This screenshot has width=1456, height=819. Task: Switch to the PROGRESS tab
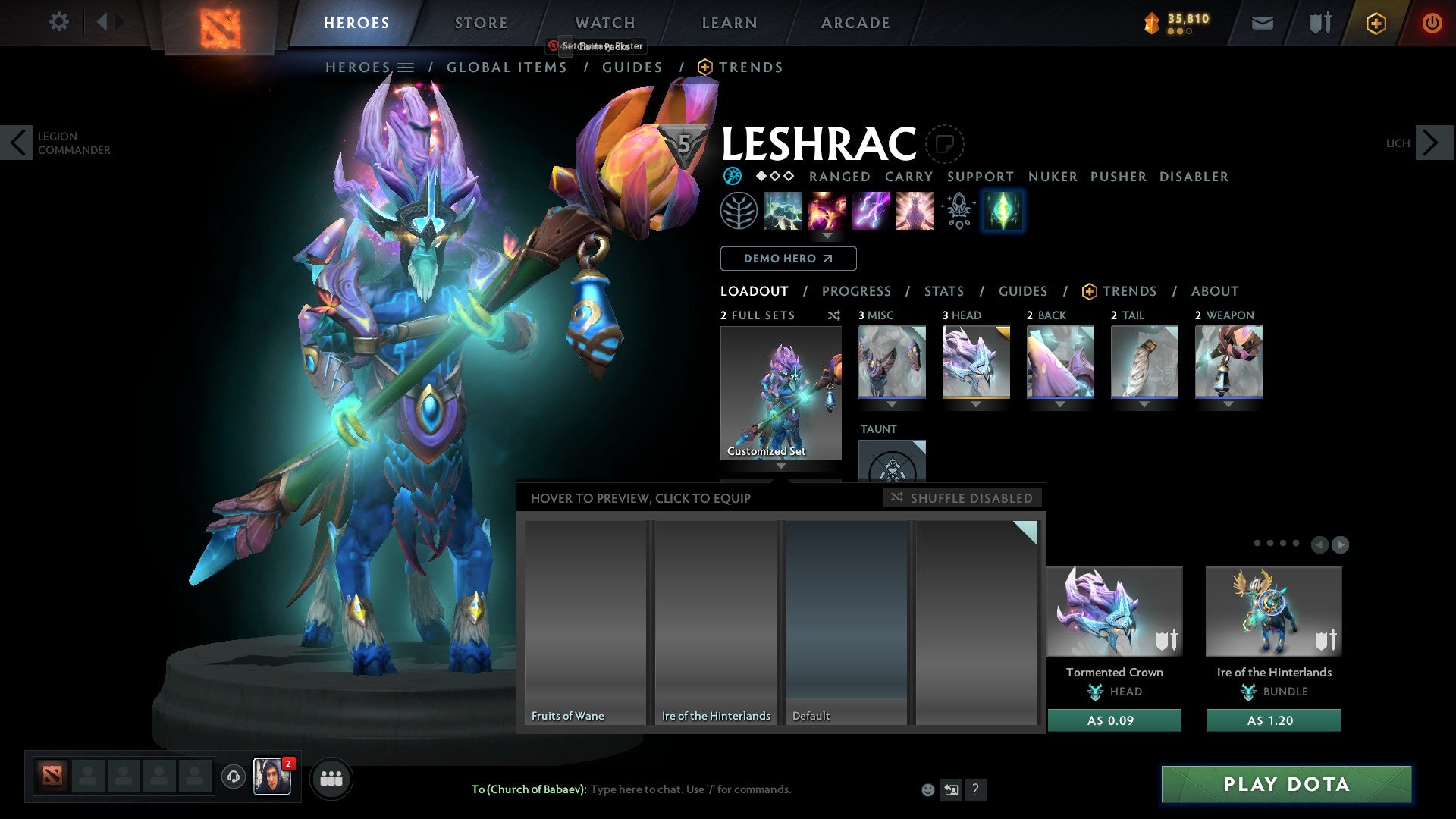(857, 290)
